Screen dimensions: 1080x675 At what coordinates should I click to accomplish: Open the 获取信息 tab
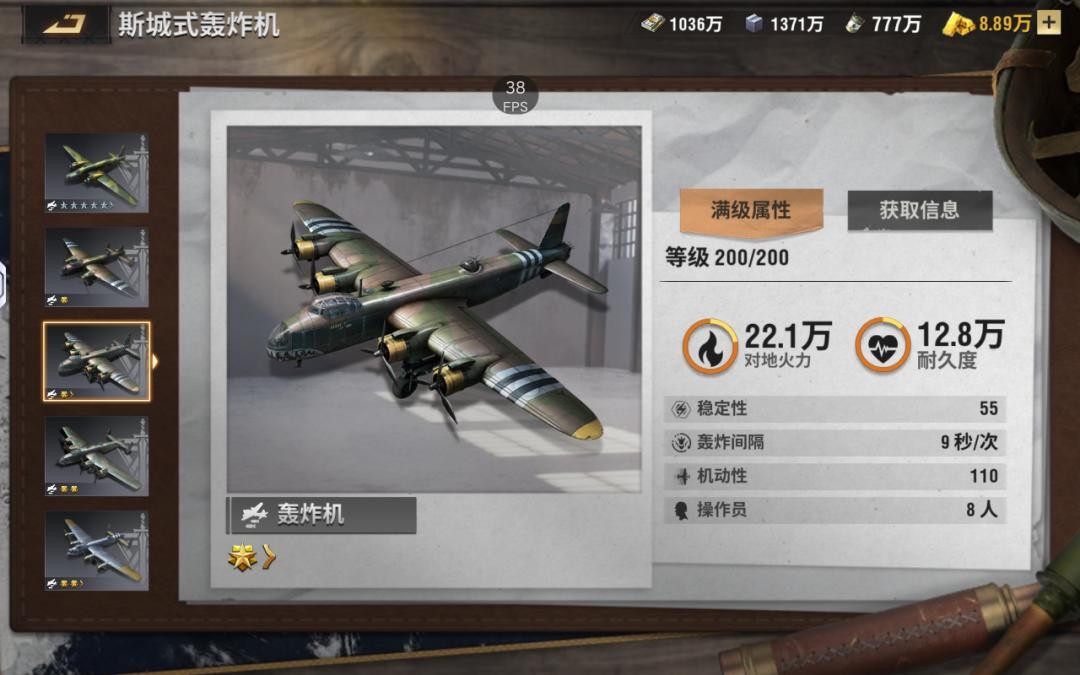[x=919, y=210]
